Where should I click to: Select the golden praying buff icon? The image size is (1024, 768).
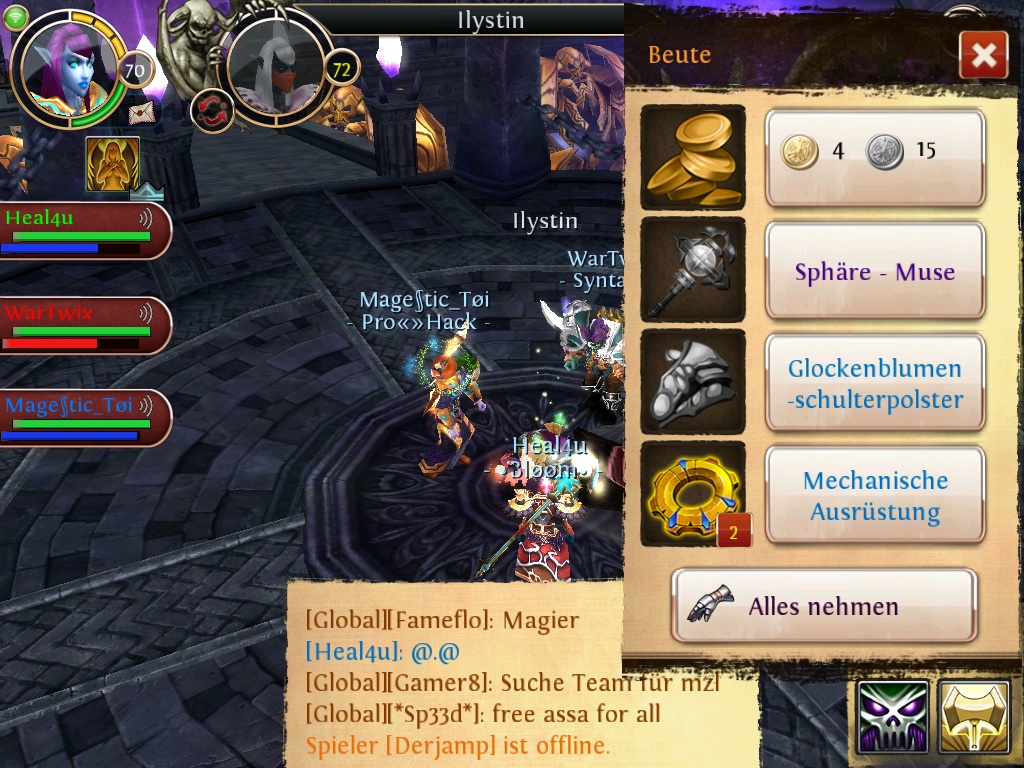coord(112,164)
